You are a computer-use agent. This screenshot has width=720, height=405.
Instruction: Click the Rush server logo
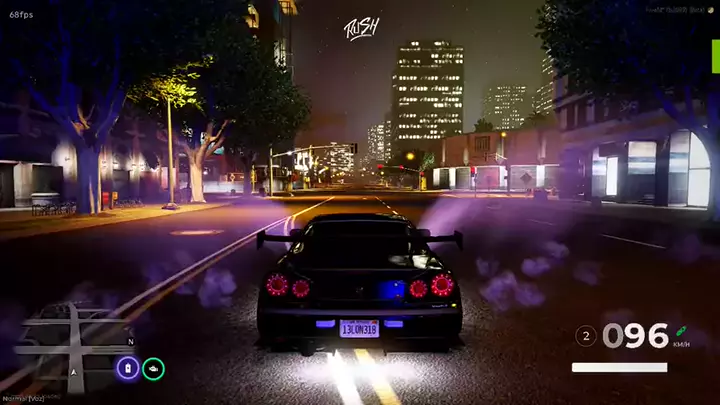click(x=359, y=27)
